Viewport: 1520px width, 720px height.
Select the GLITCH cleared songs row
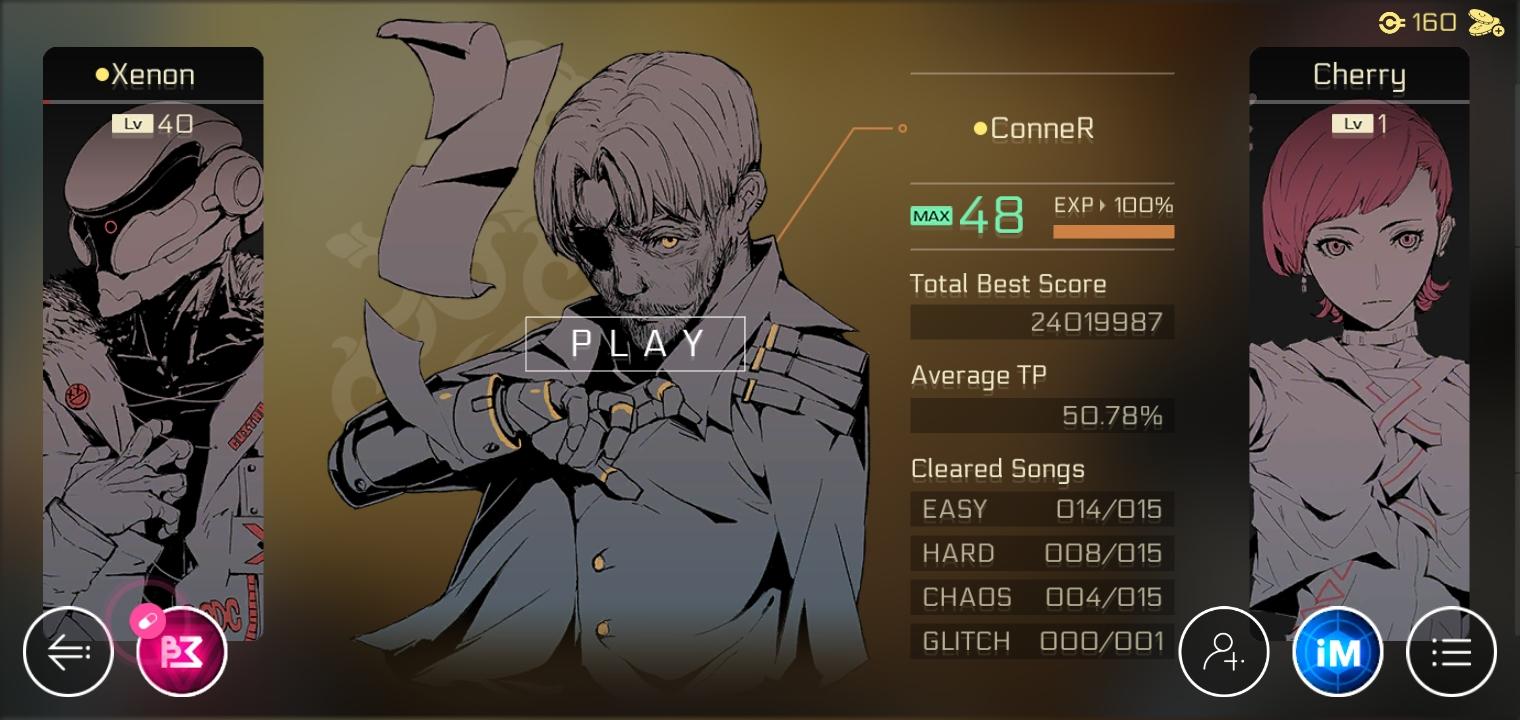point(1042,641)
